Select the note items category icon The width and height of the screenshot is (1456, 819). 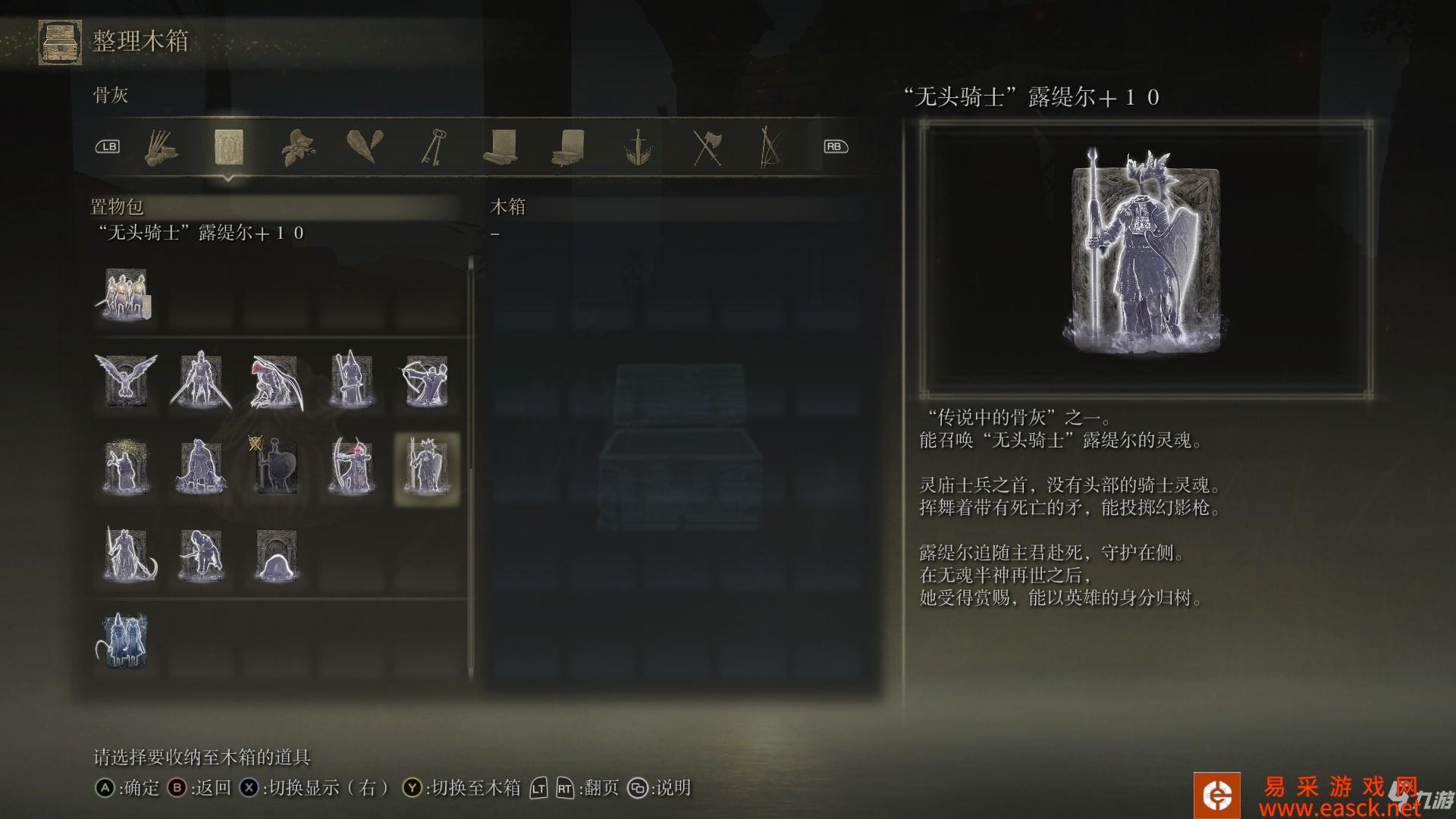coord(503,148)
